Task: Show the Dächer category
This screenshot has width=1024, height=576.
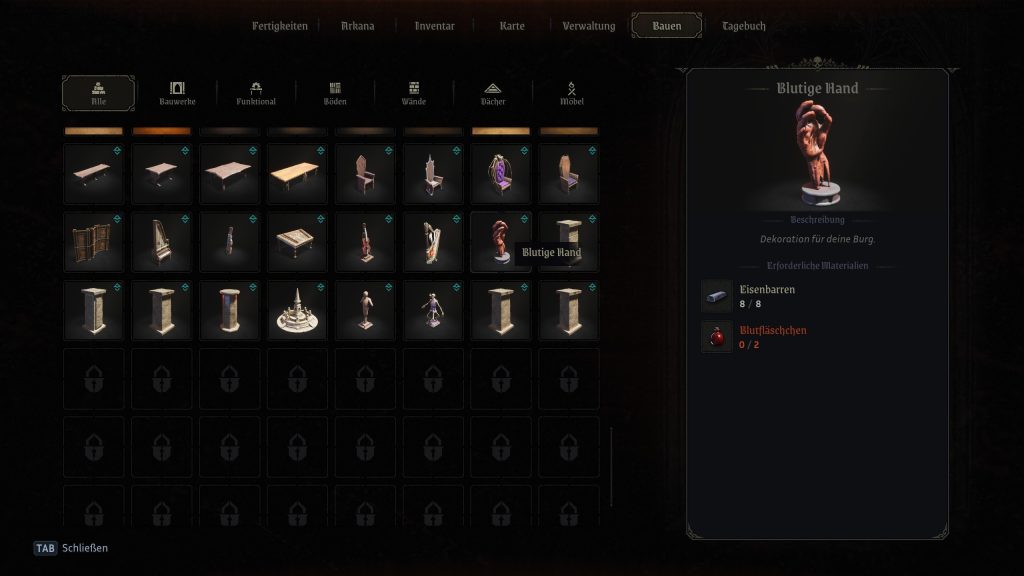Action: click(492, 93)
